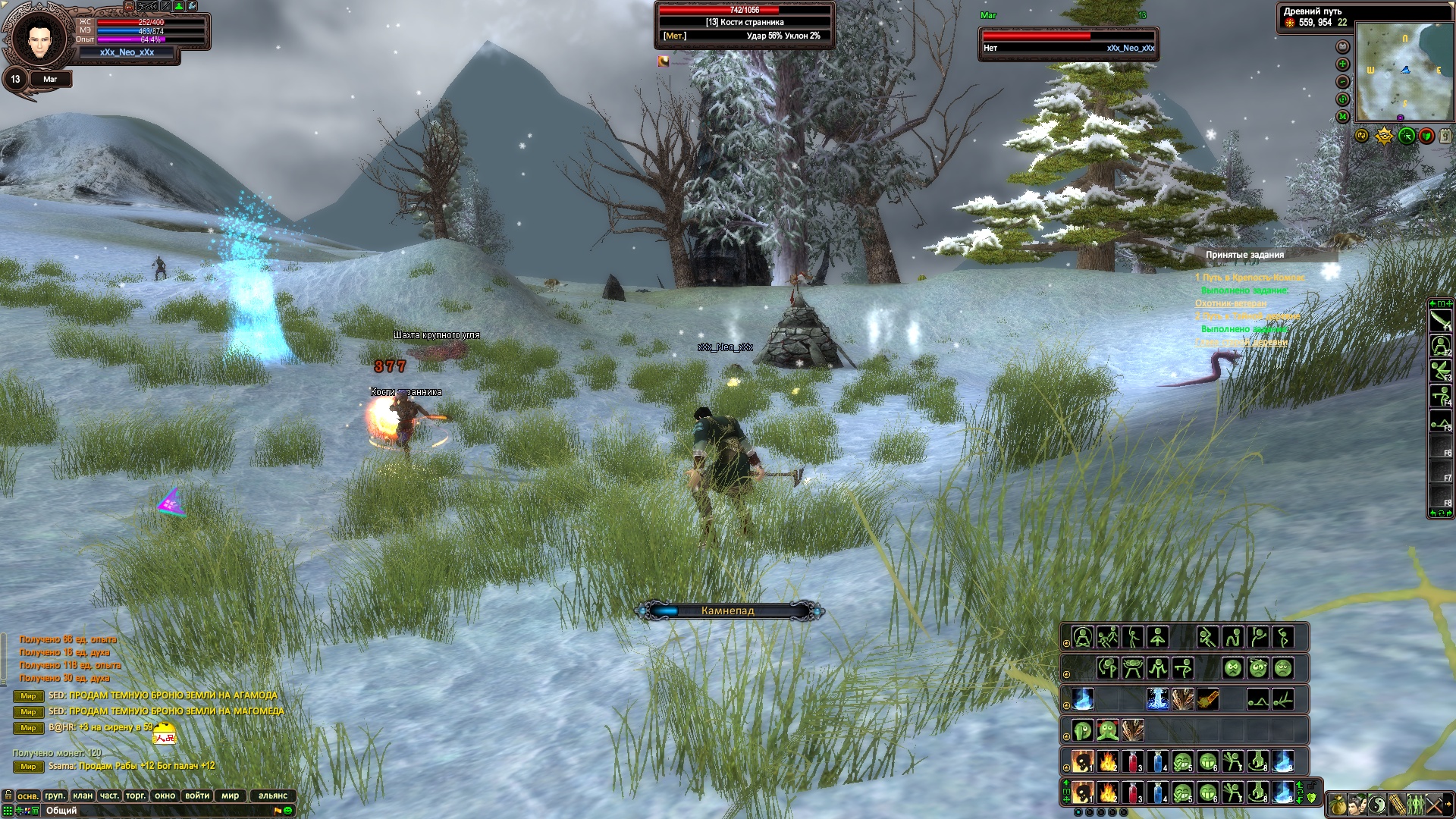Activate the sitting meditation pose icon
Image resolution: width=1456 pixels, height=819 pixels.
coord(1083,637)
